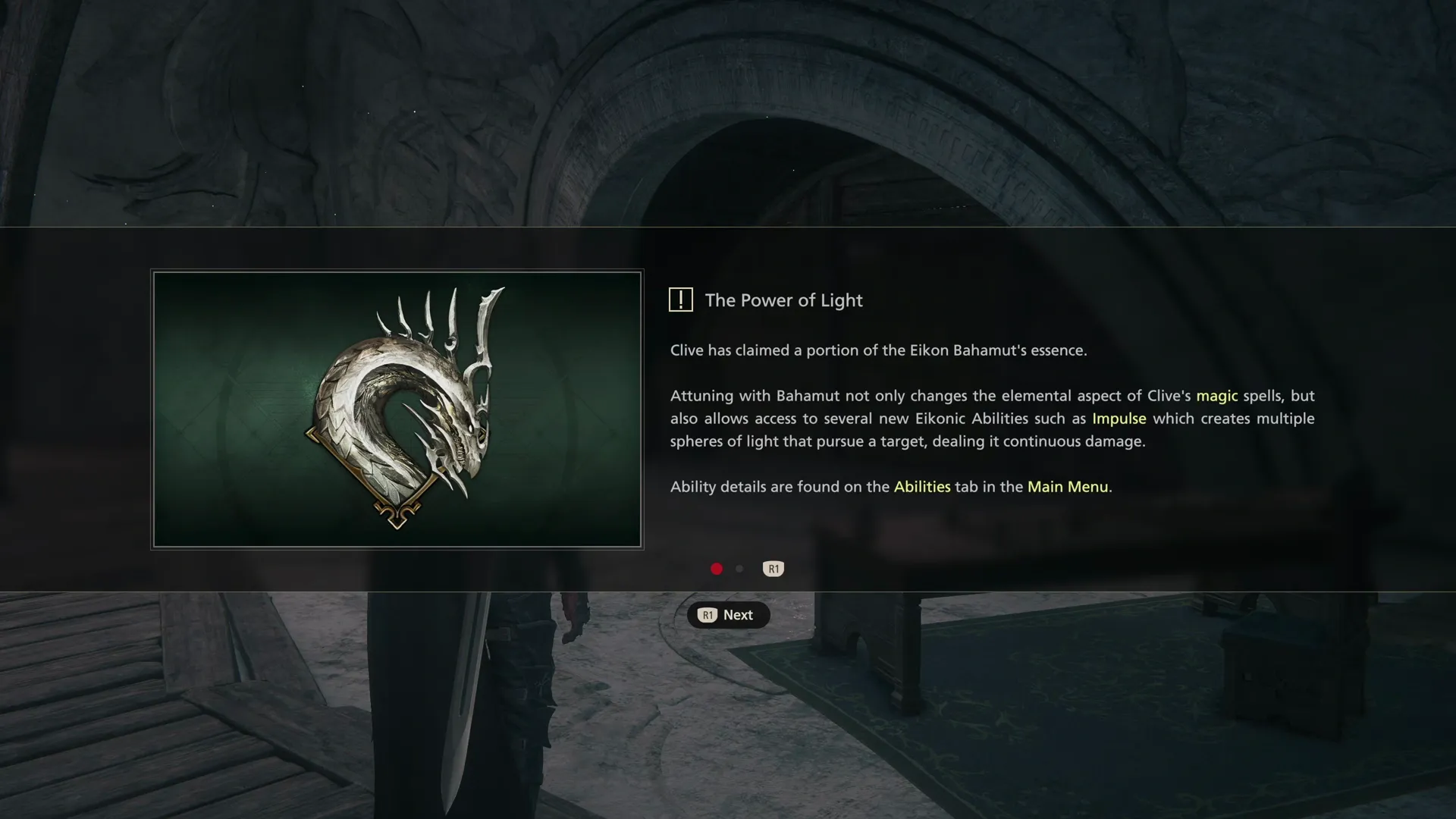This screenshot has height=819, width=1456.
Task: Select the red active page indicator dot
Action: 716,569
